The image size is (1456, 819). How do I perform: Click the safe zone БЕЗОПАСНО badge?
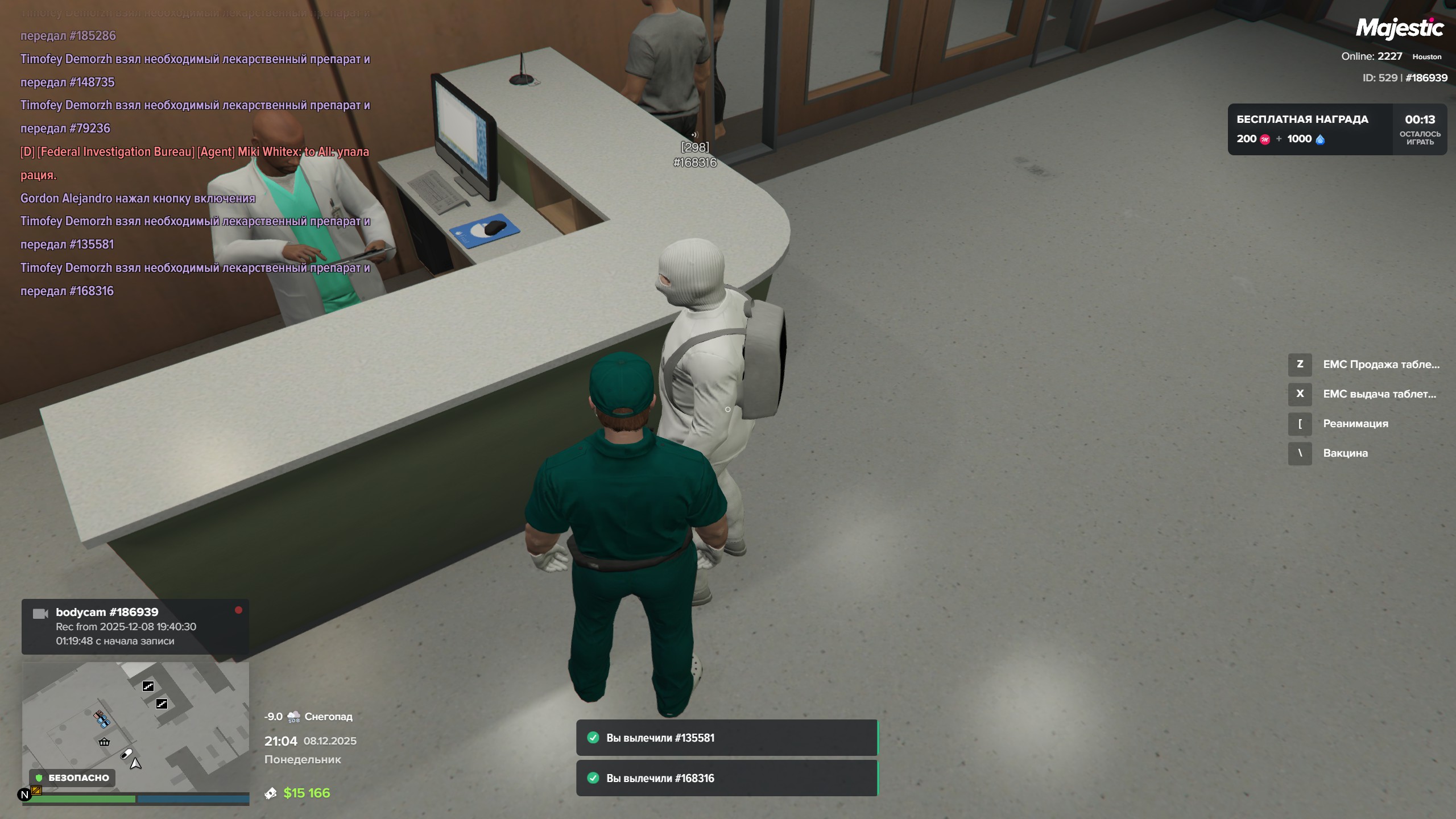click(x=72, y=777)
